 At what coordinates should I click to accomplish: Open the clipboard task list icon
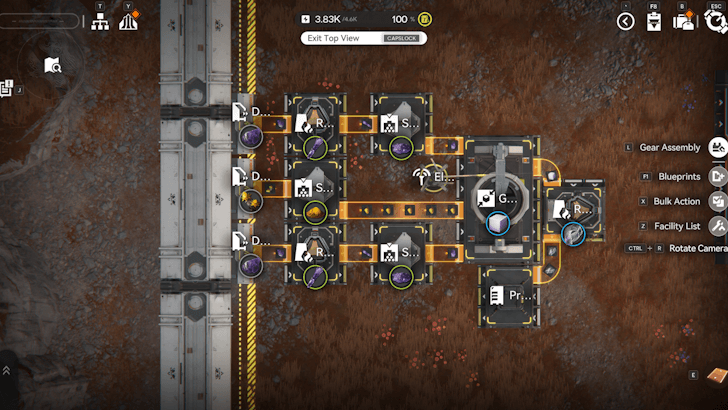[x=653, y=22]
